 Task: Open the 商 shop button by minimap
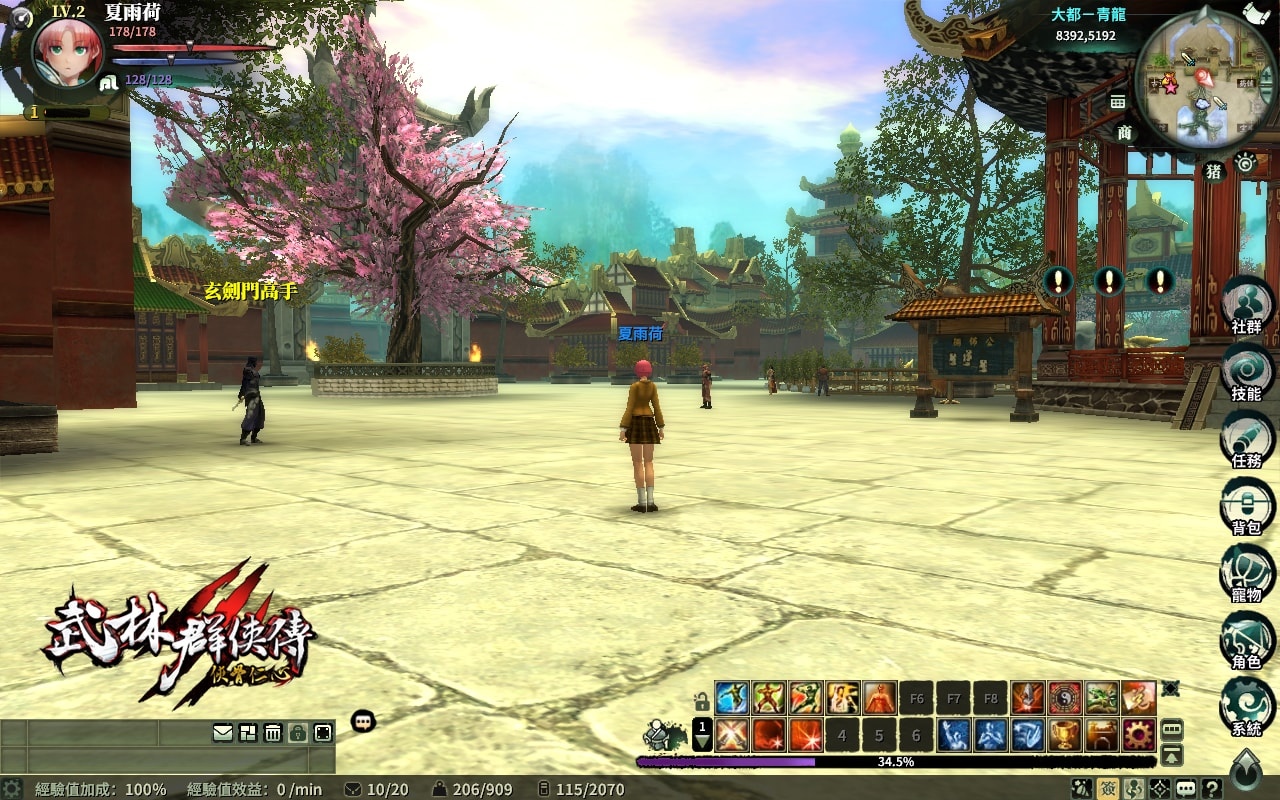(1125, 133)
